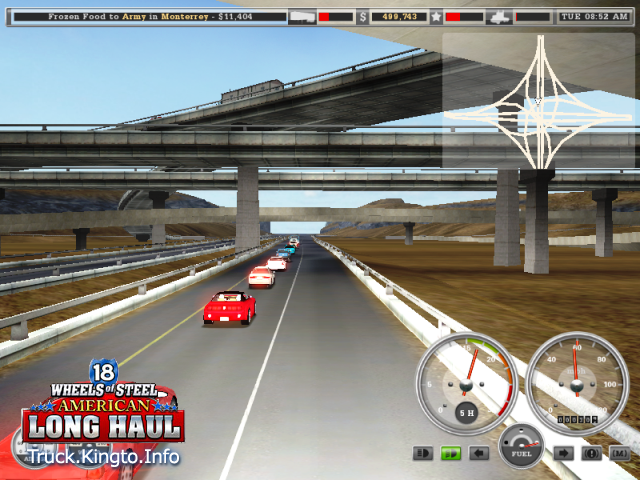Toggle the grey headlights indicator
The image size is (640, 480).
pyautogui.click(x=423, y=453)
